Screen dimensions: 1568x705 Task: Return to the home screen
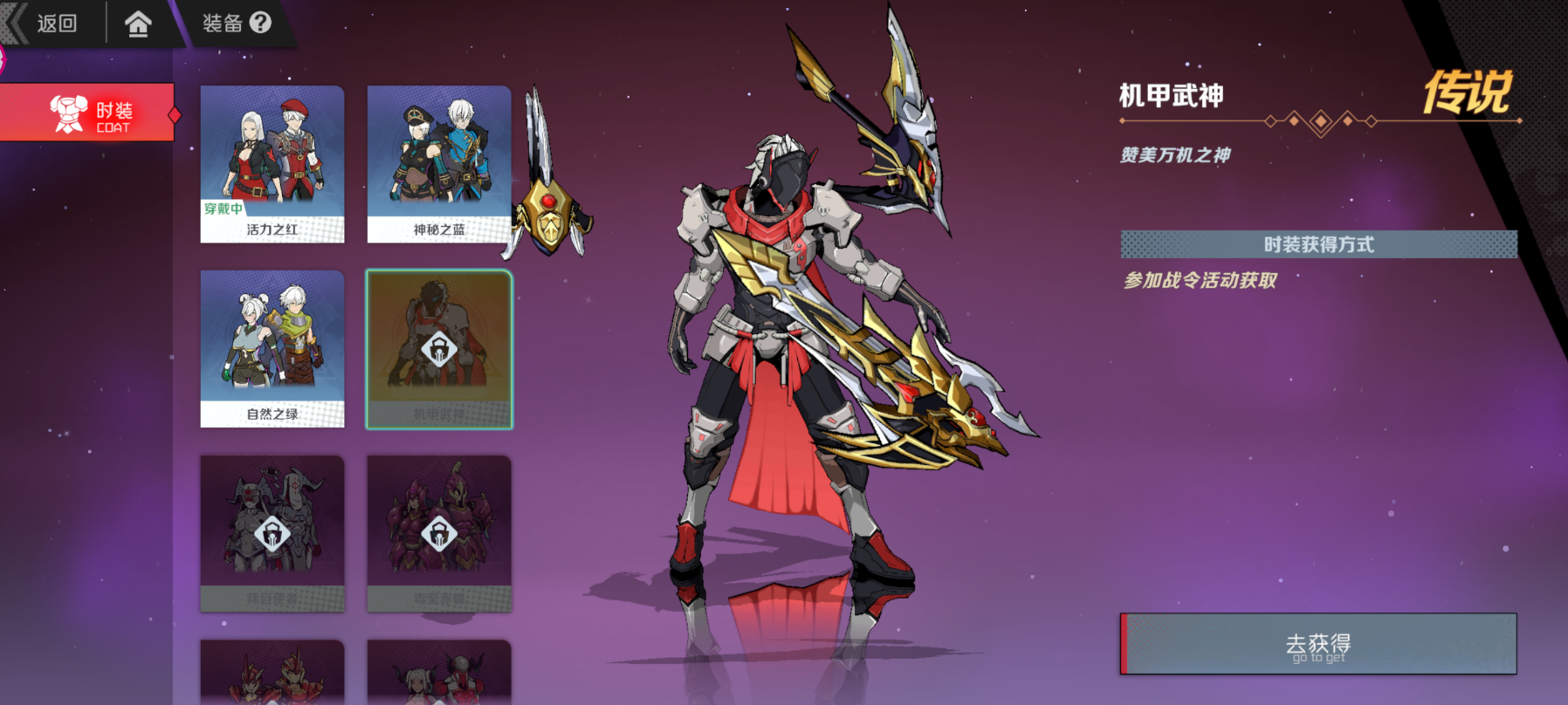coord(138,24)
